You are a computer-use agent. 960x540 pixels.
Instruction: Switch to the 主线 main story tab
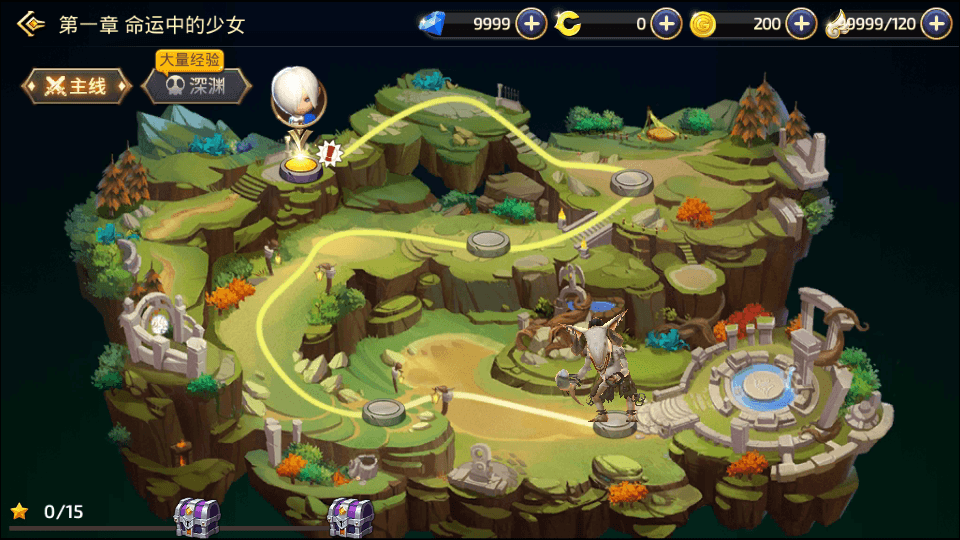77,86
